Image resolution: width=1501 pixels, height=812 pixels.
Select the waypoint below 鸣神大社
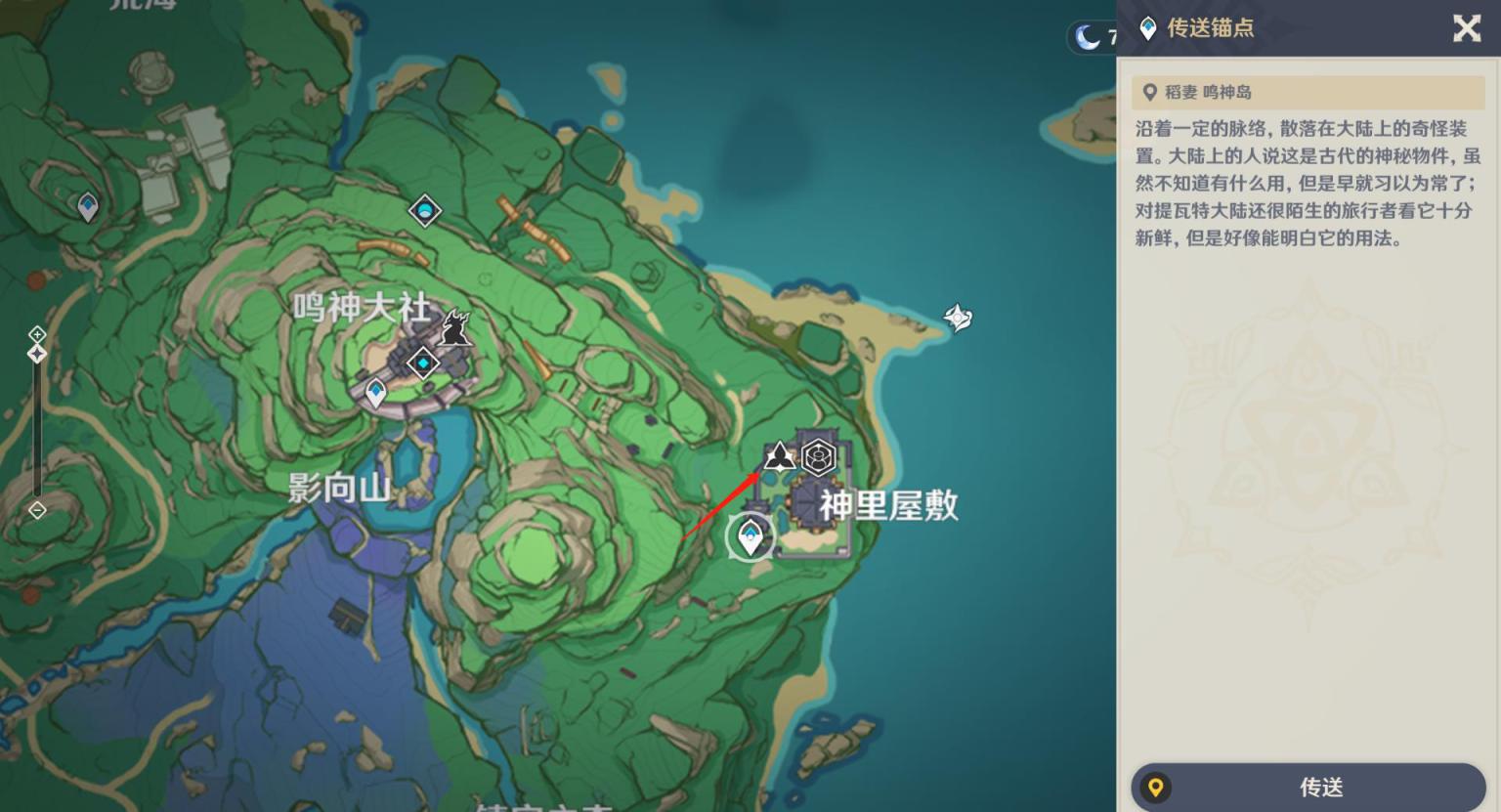(376, 393)
